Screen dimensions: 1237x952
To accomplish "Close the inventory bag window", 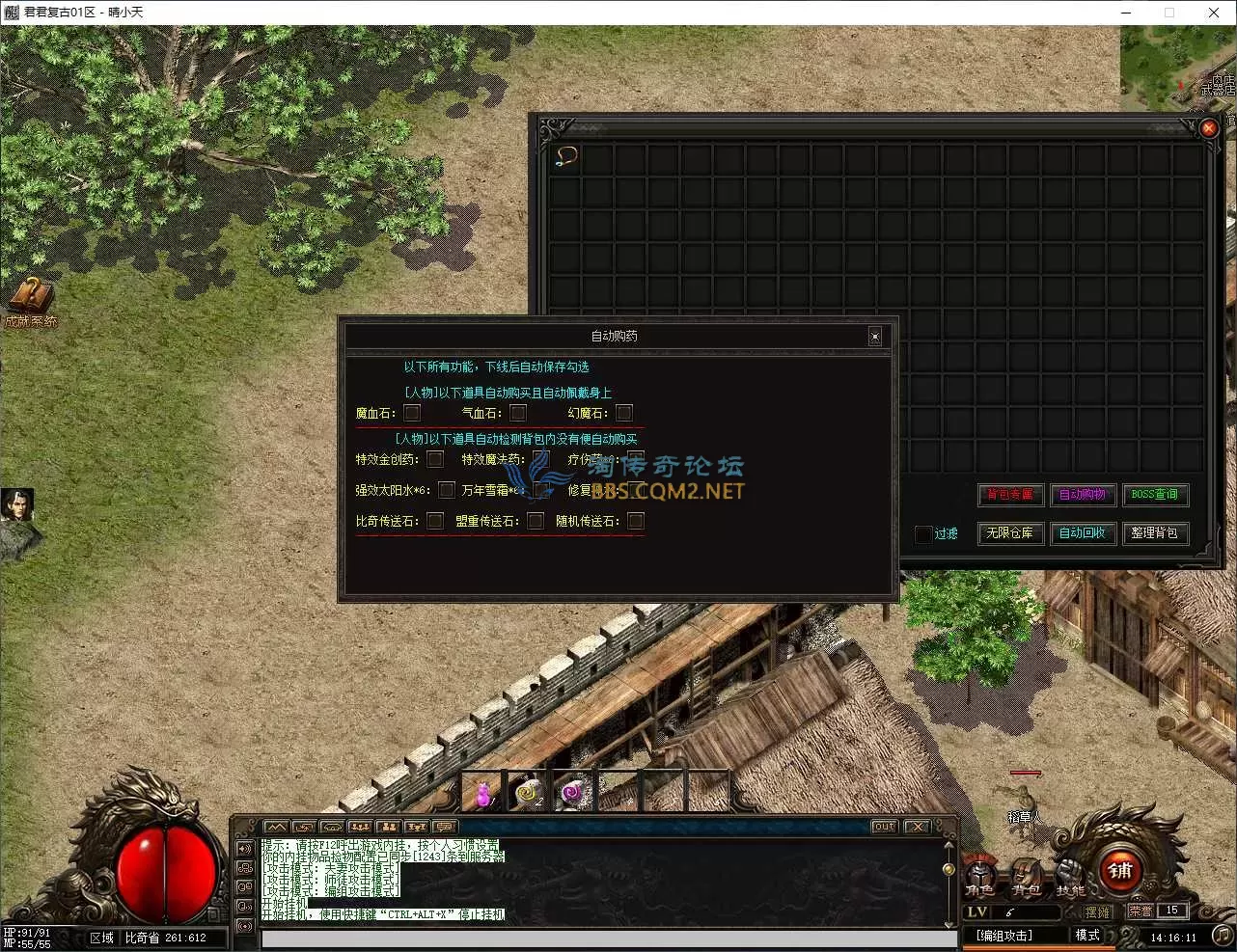I will coord(1209,128).
